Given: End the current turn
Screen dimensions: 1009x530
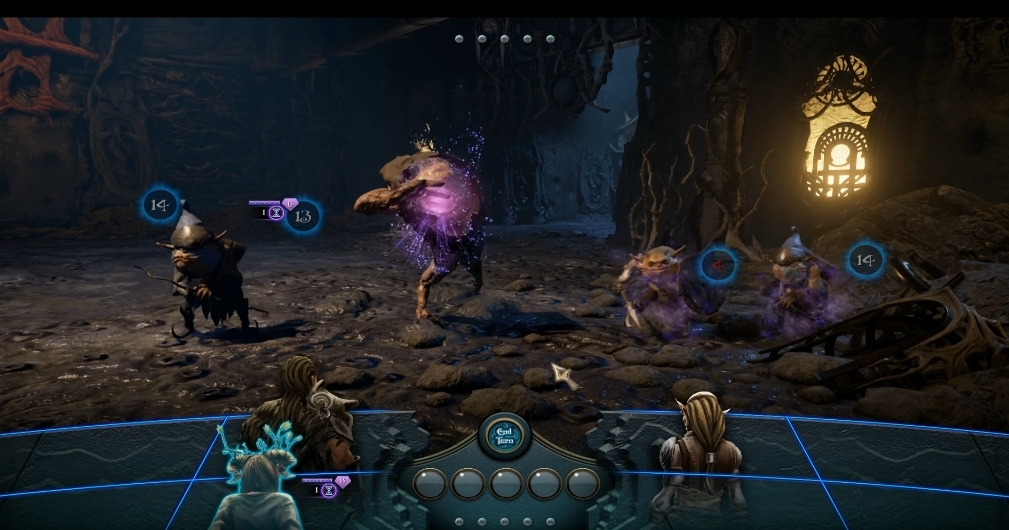Looking at the screenshot, I should [x=505, y=433].
